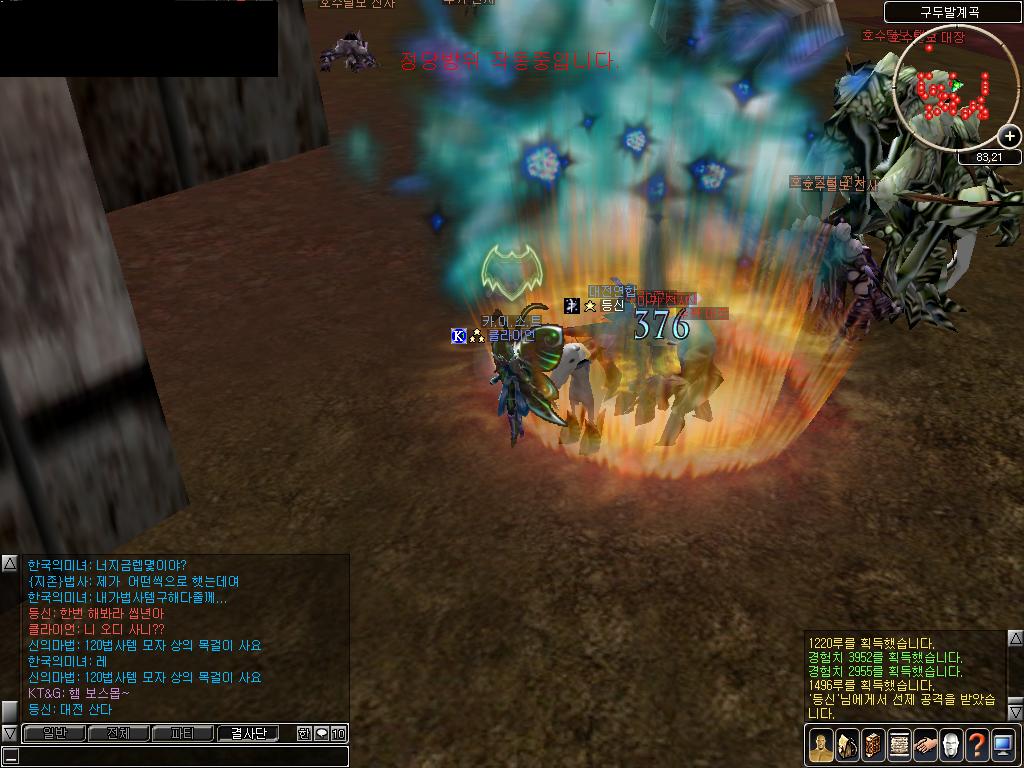This screenshot has width=1024, height=768.
Task: Focus the chat text input field
Action: 180,756
